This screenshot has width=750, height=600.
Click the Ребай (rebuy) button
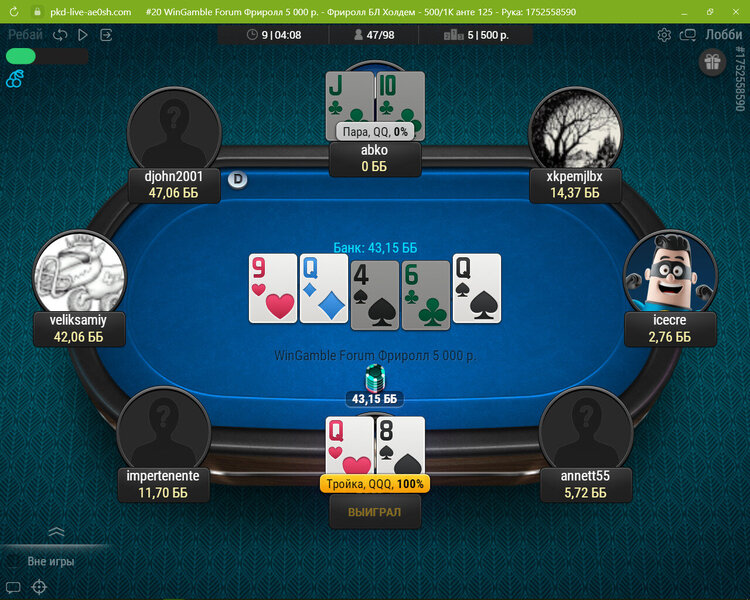coord(25,34)
